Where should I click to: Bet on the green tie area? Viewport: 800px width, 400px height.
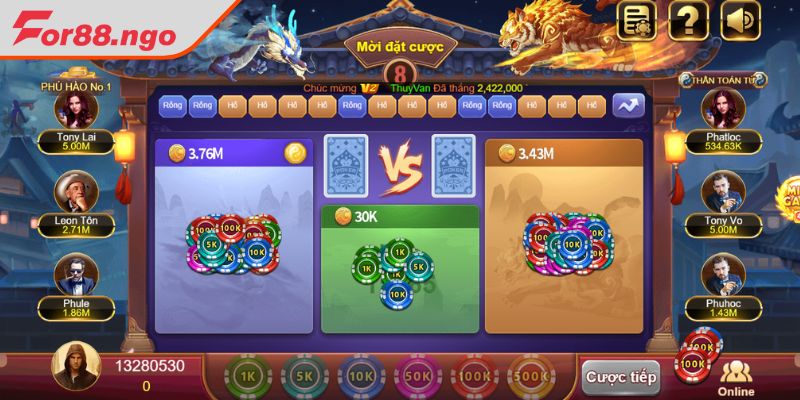click(x=399, y=270)
